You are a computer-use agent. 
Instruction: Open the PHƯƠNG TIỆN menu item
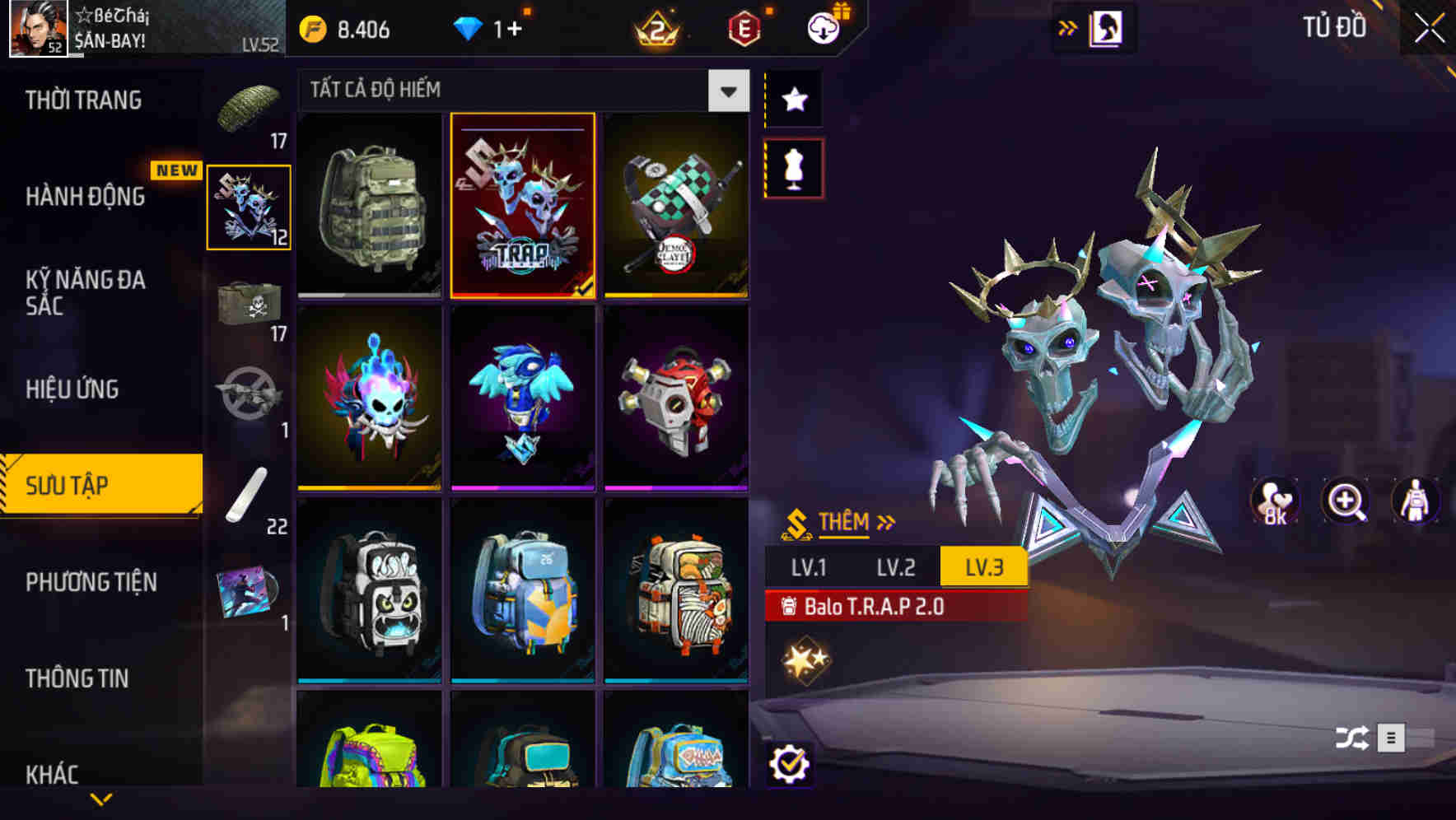(91, 582)
